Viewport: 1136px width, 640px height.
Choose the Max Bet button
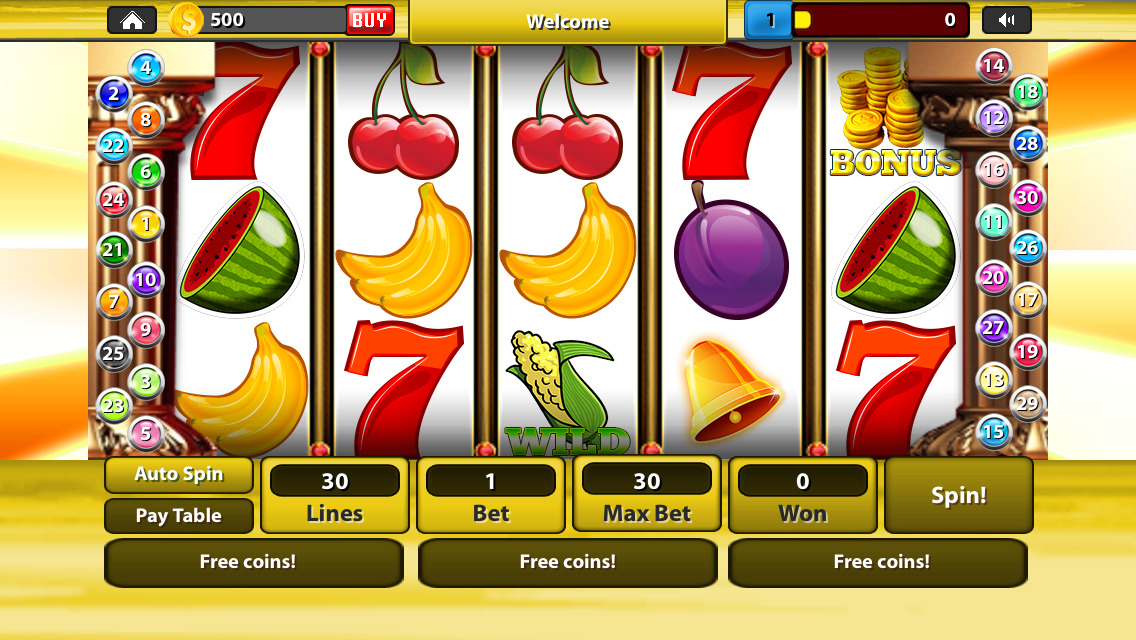tap(647, 495)
